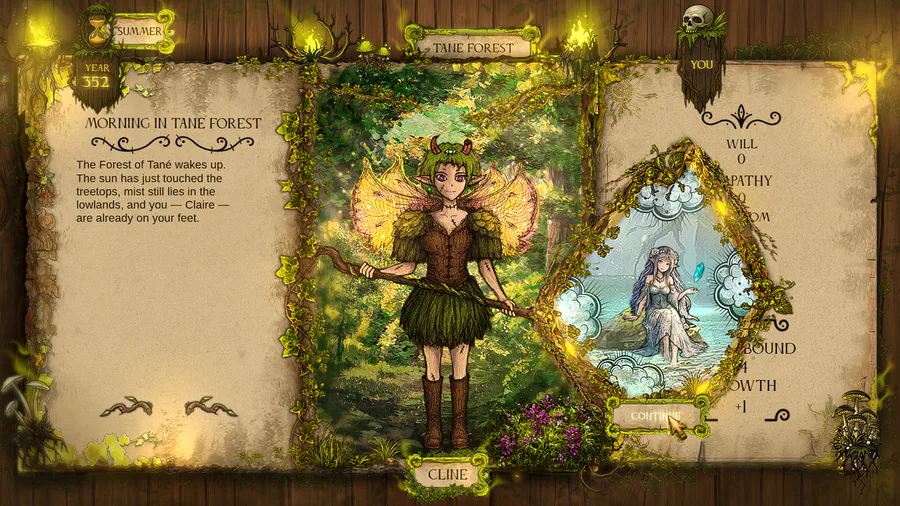The height and width of the screenshot is (506, 900).
Task: Open the Year 352 calendar banner
Action: (x=96, y=76)
